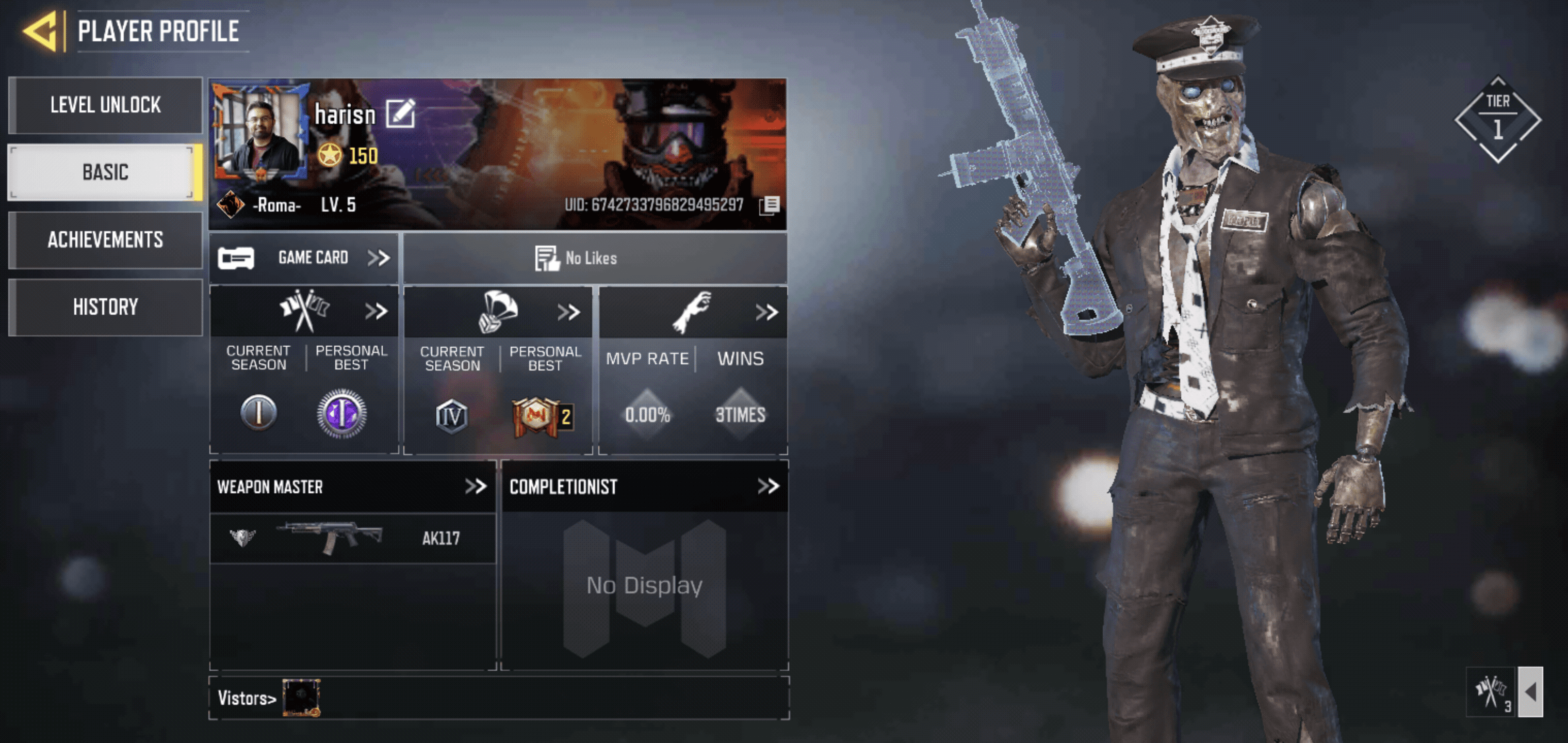Click the pencil icon to edit username harisn
The height and width of the screenshot is (743, 1568).
pos(402,112)
